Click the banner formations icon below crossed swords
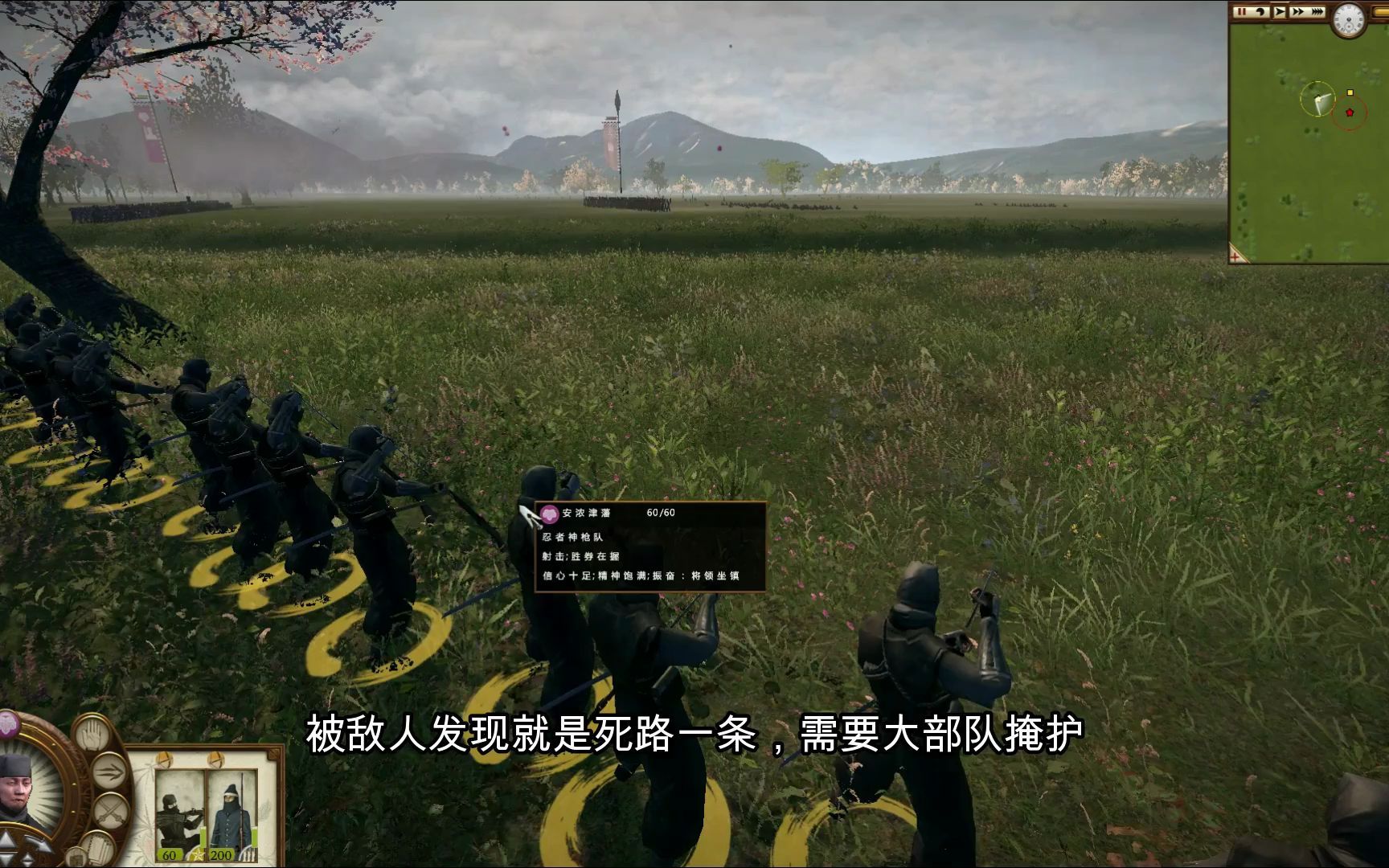 coord(98,848)
